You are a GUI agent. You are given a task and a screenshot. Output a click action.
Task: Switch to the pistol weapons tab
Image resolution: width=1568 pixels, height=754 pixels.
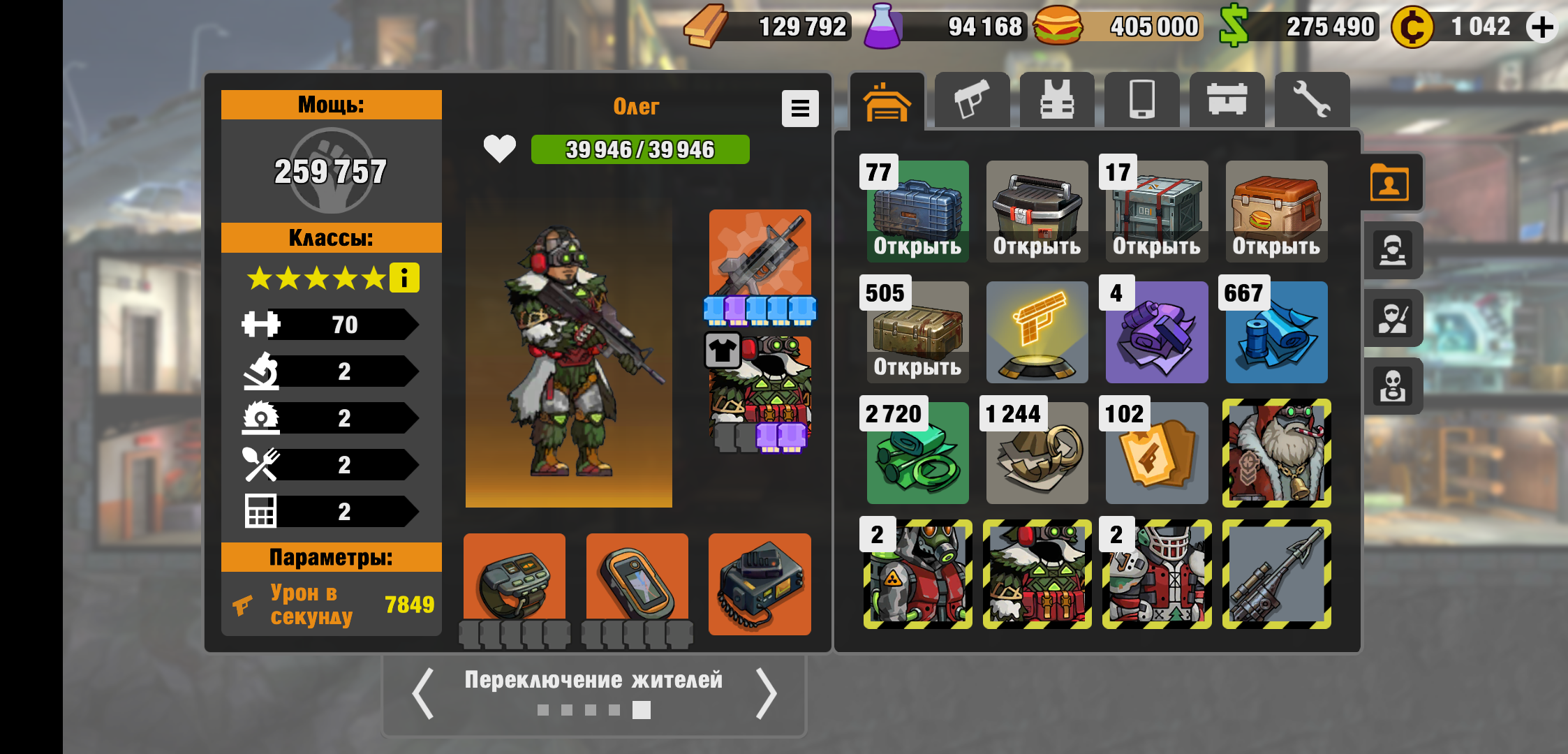pos(972,101)
